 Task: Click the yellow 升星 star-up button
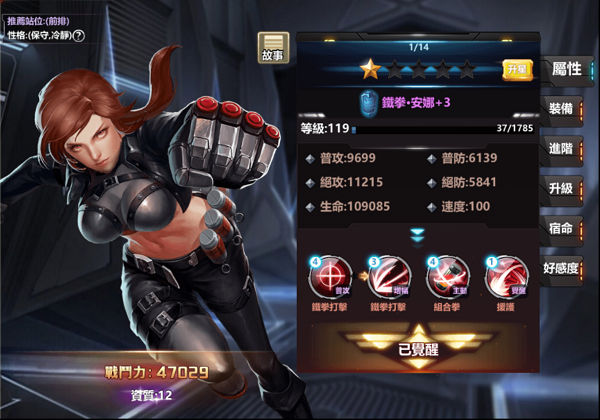point(516,70)
